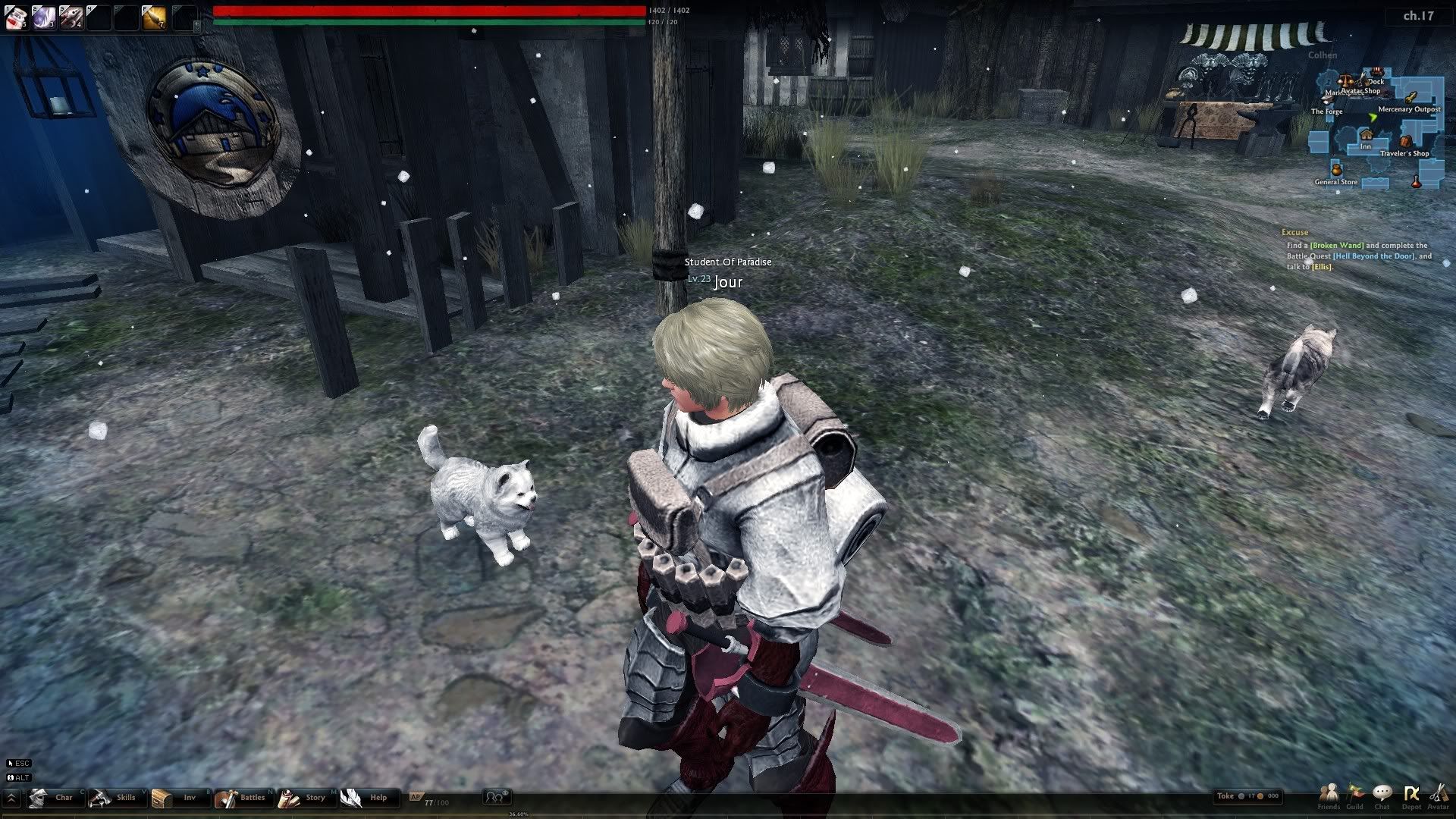Open the Char menu
Viewport: 1456px width, 819px height.
point(54,798)
